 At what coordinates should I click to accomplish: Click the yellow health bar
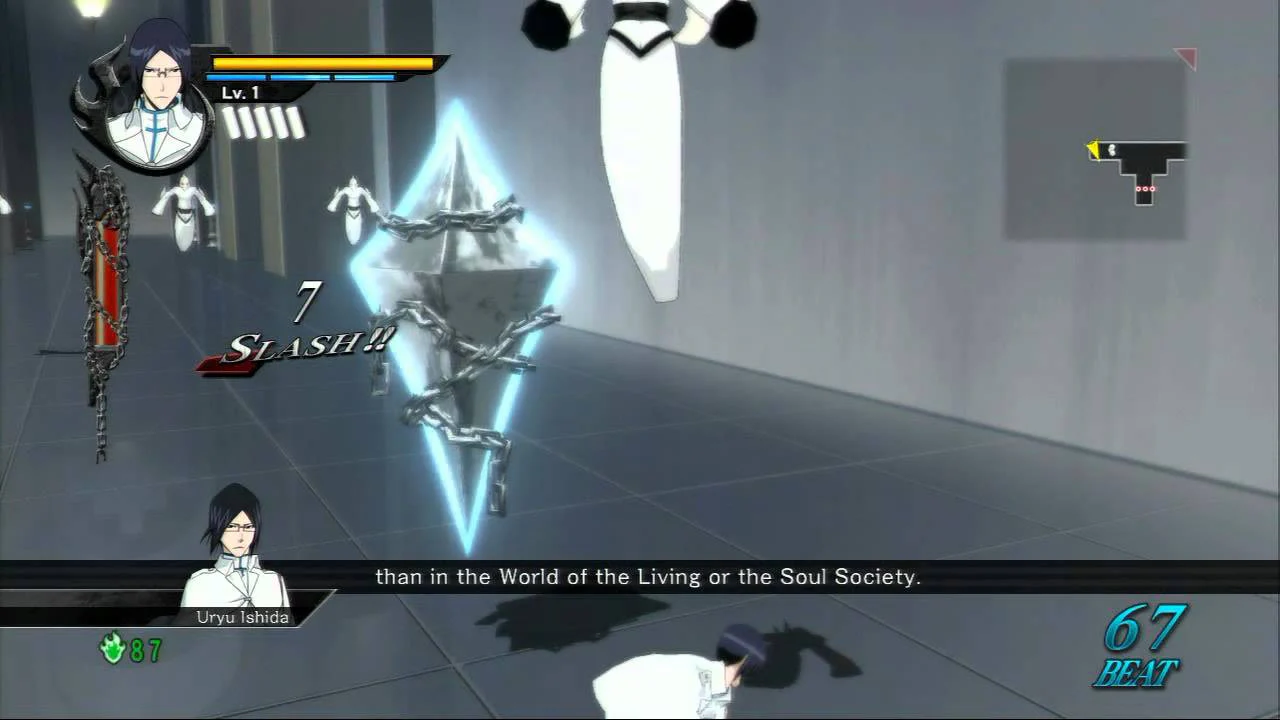point(320,63)
